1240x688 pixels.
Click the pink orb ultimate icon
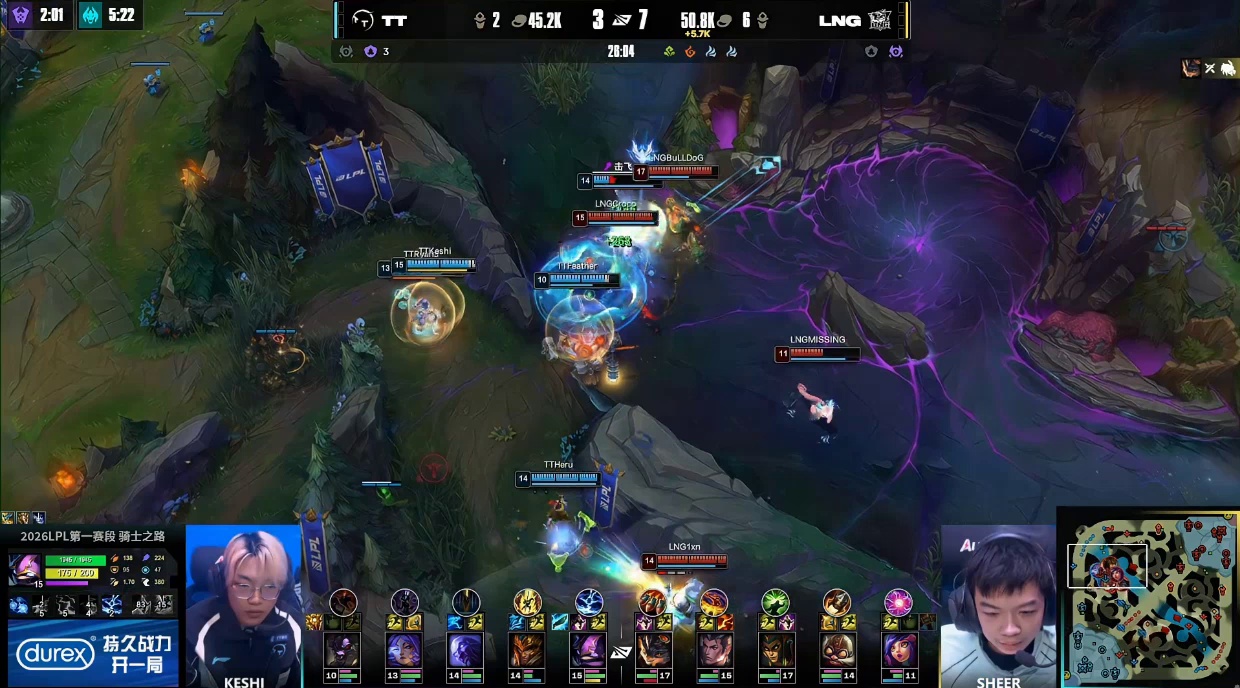coord(898,602)
